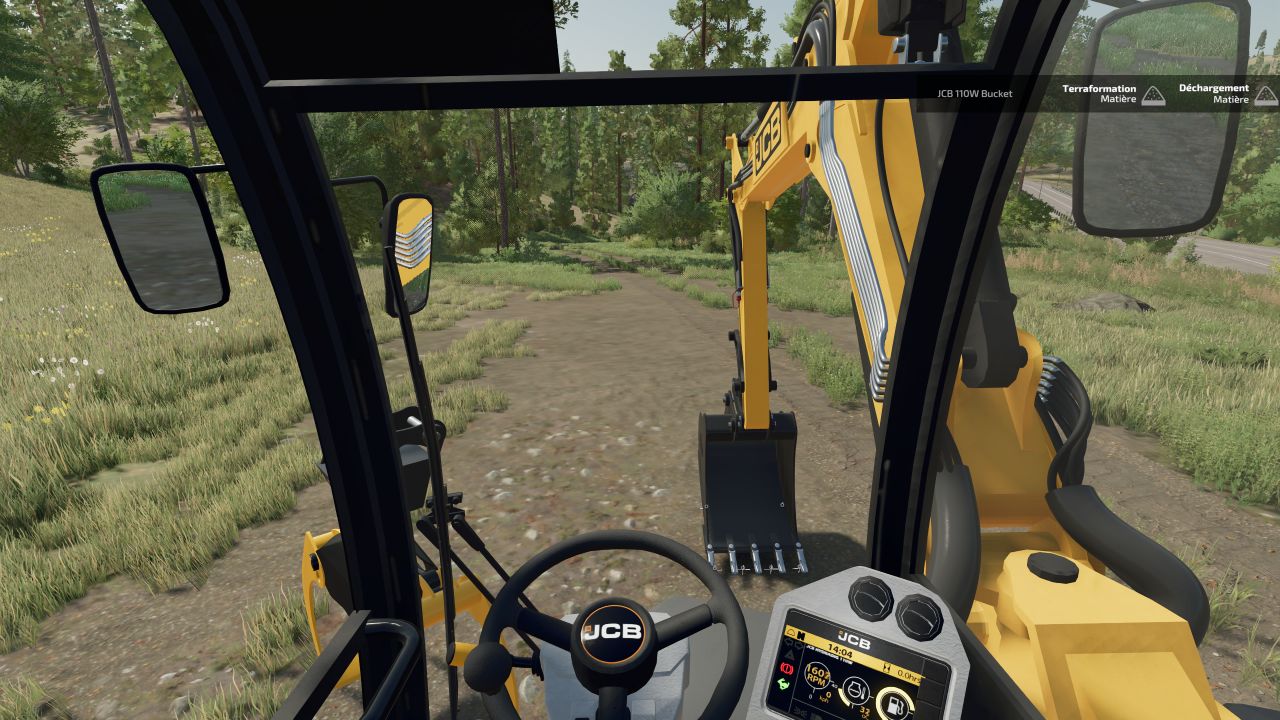Expand the RPM gauge readout
1280x720 pixels.
(x=816, y=676)
